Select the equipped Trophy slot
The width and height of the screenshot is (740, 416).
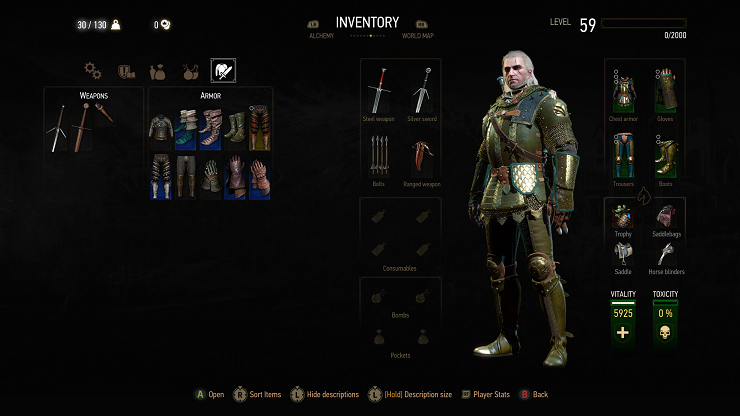coord(625,217)
